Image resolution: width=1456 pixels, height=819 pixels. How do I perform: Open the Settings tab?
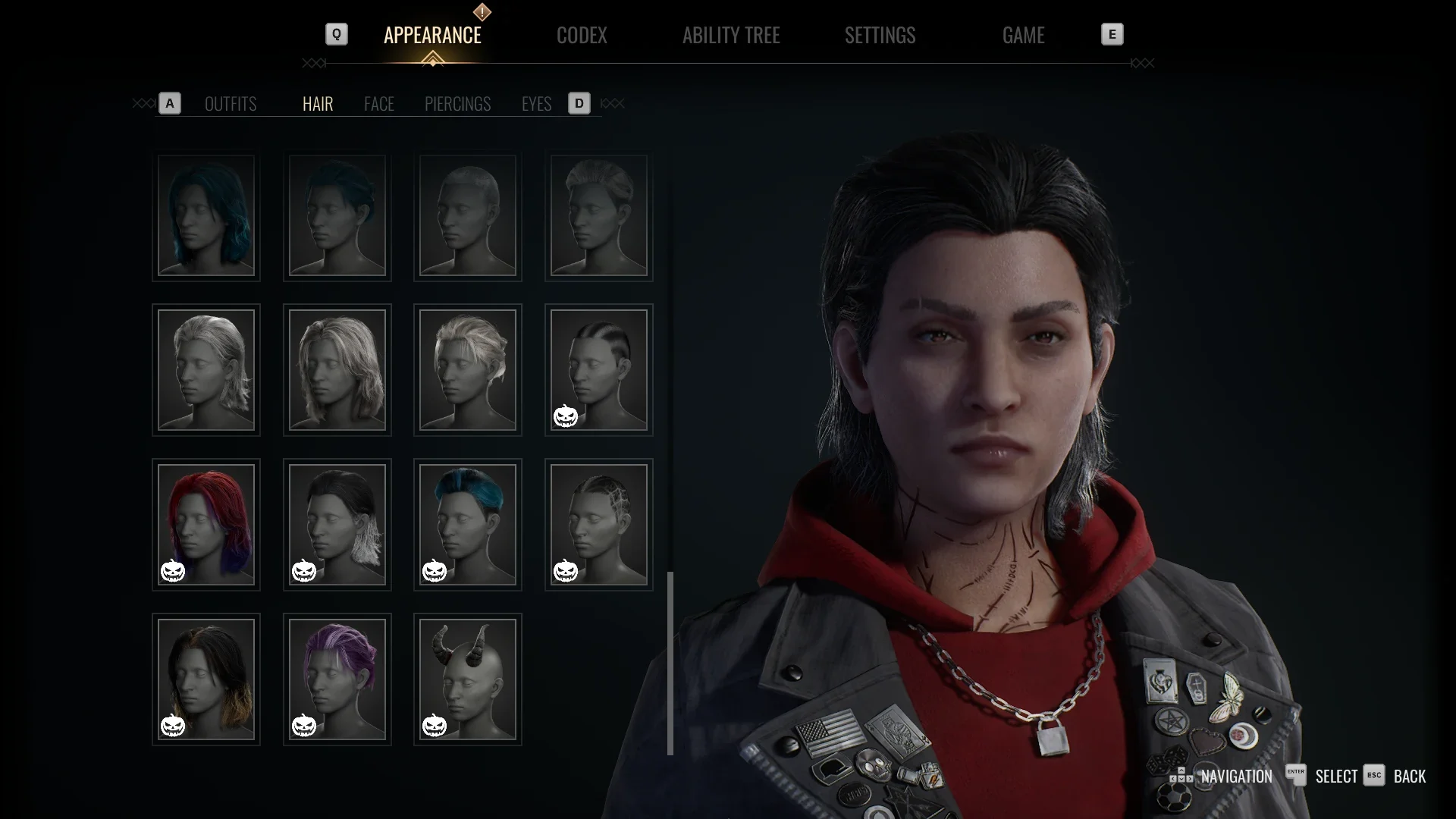coord(880,36)
